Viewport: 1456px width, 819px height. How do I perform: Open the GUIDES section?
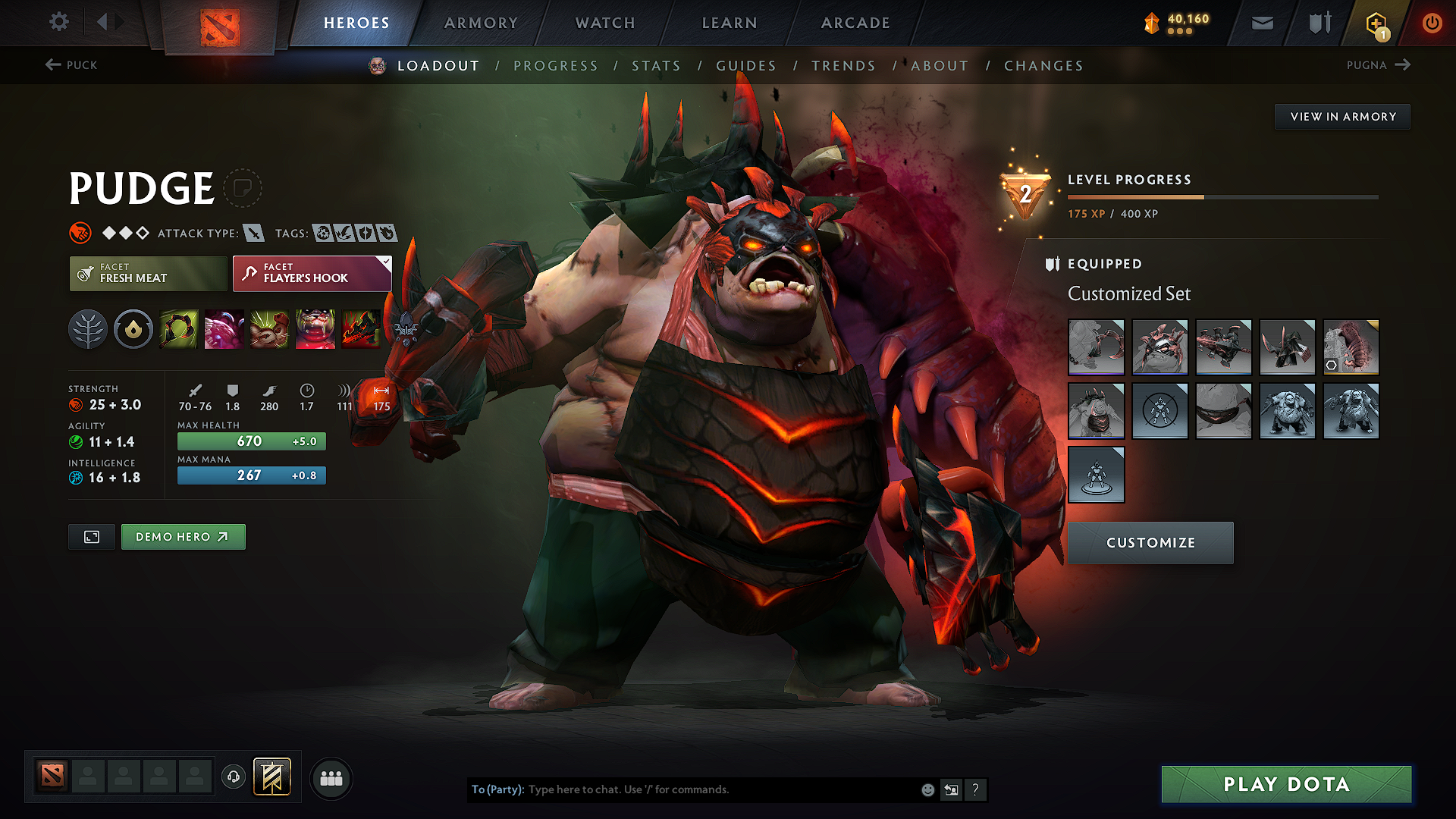pos(745,66)
